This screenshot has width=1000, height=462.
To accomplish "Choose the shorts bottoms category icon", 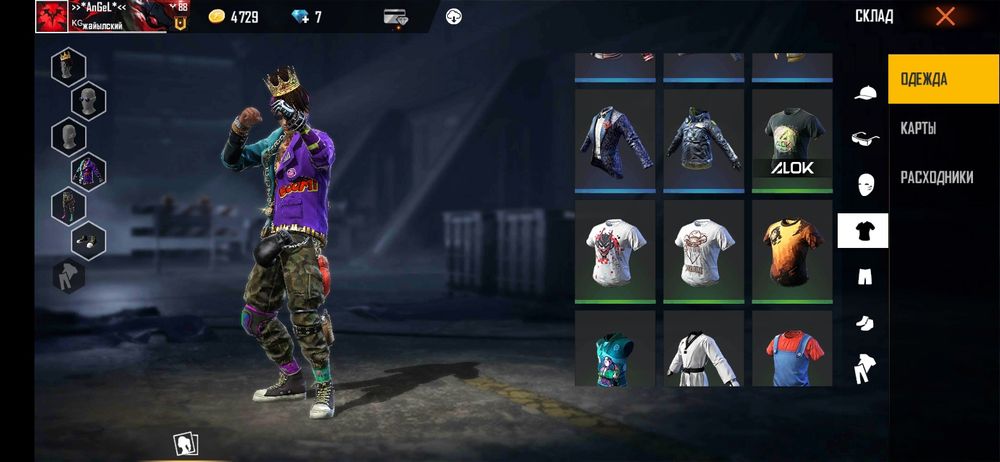I will coord(864,277).
